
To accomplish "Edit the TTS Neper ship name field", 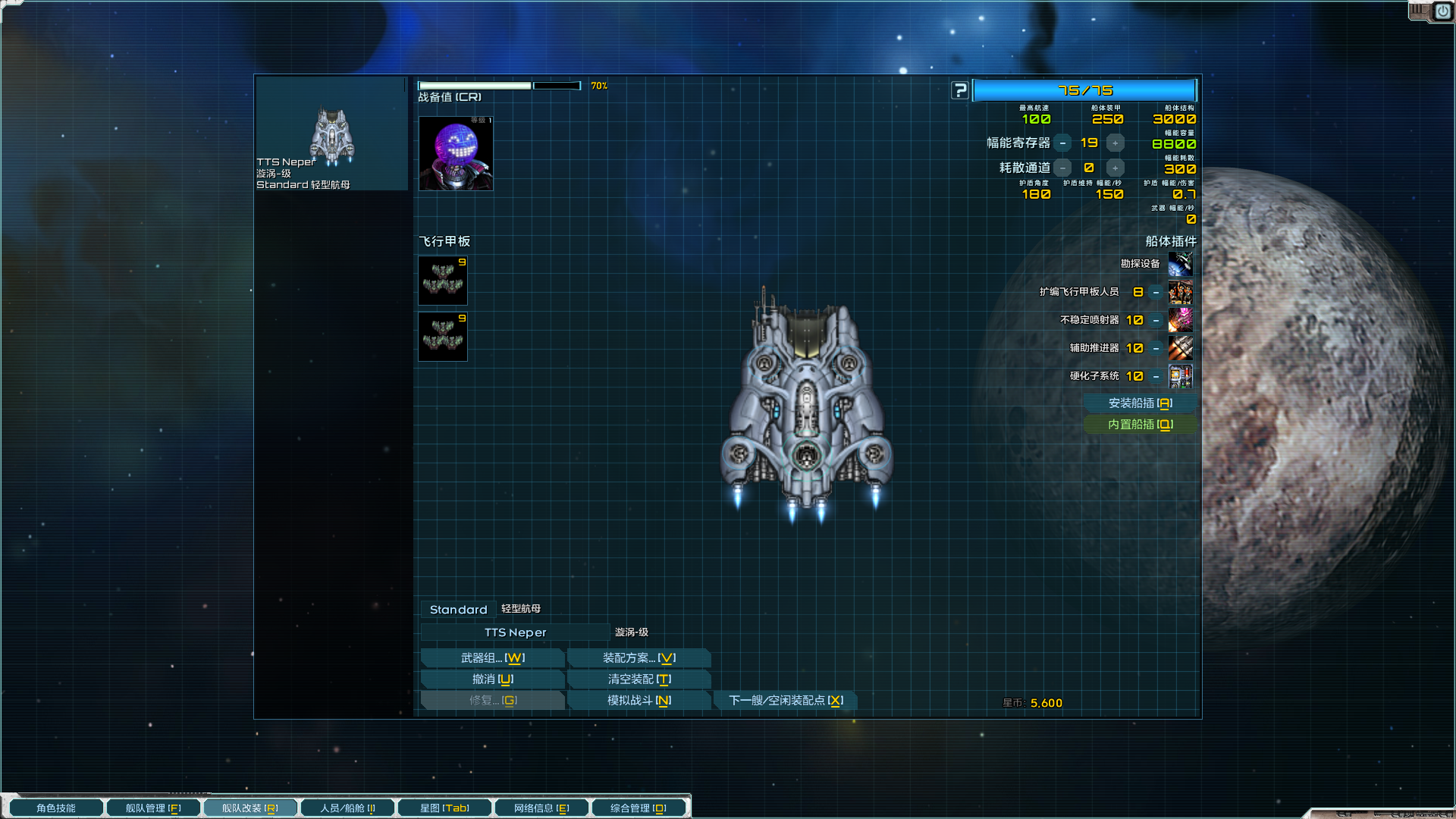I will click(x=515, y=632).
